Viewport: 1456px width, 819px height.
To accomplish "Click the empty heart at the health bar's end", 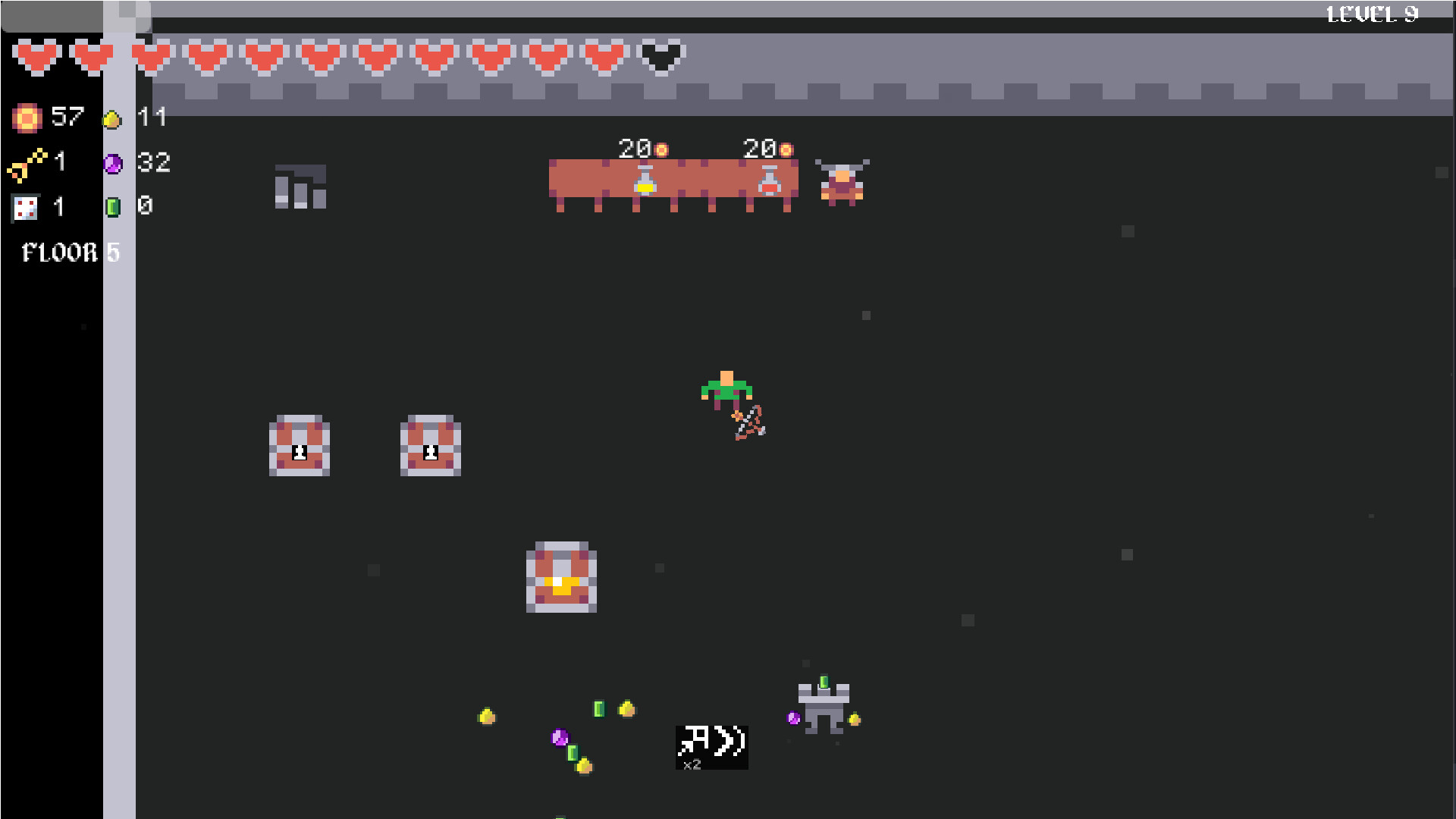I will click(x=659, y=57).
